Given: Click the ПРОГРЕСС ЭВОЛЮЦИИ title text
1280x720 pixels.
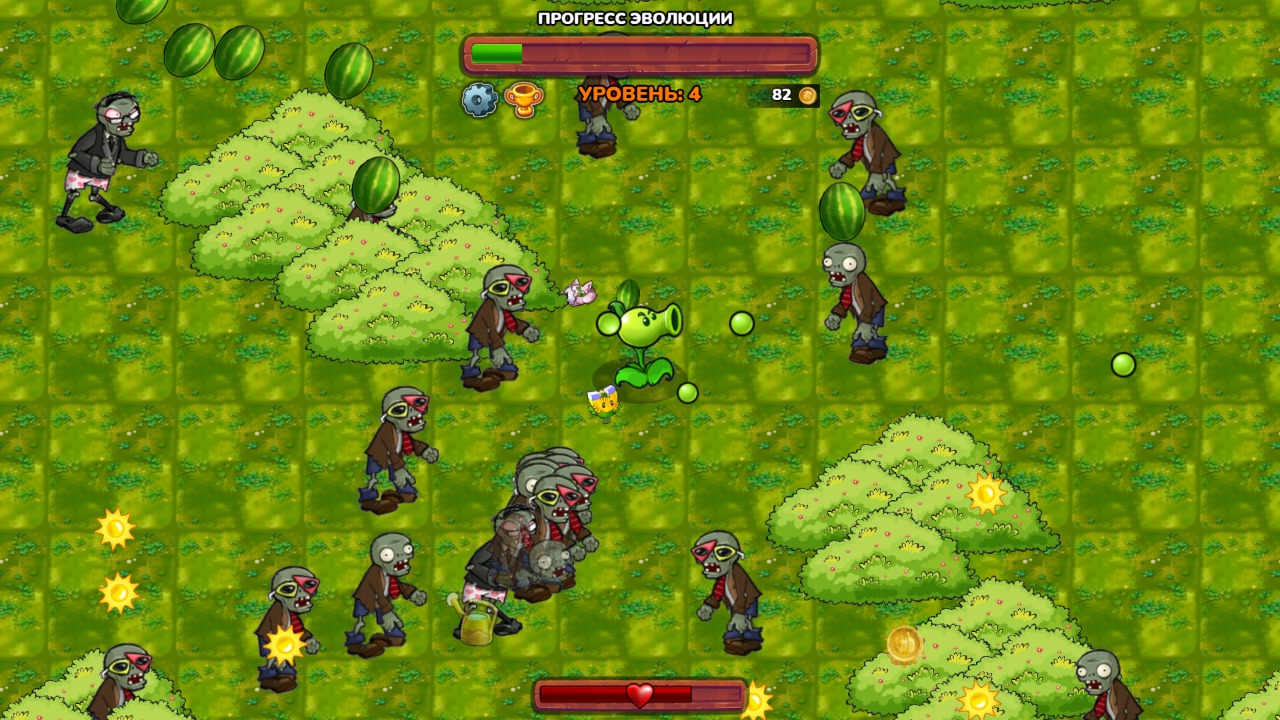Looking at the screenshot, I should 634,17.
